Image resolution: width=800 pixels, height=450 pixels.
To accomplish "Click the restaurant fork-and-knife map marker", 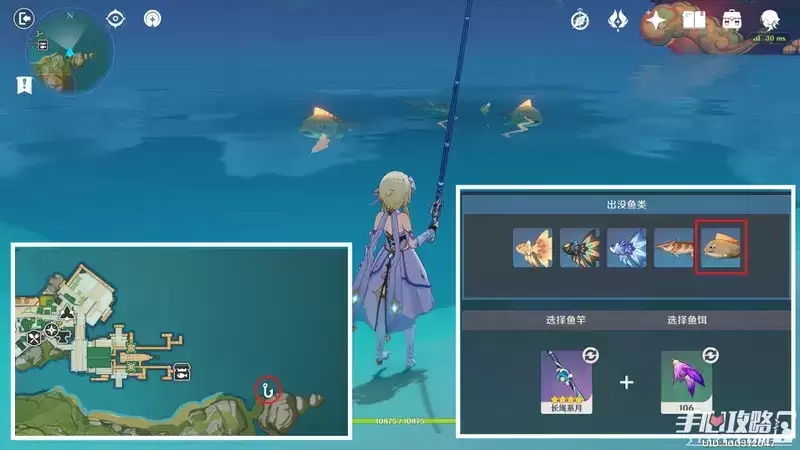I will point(35,339).
